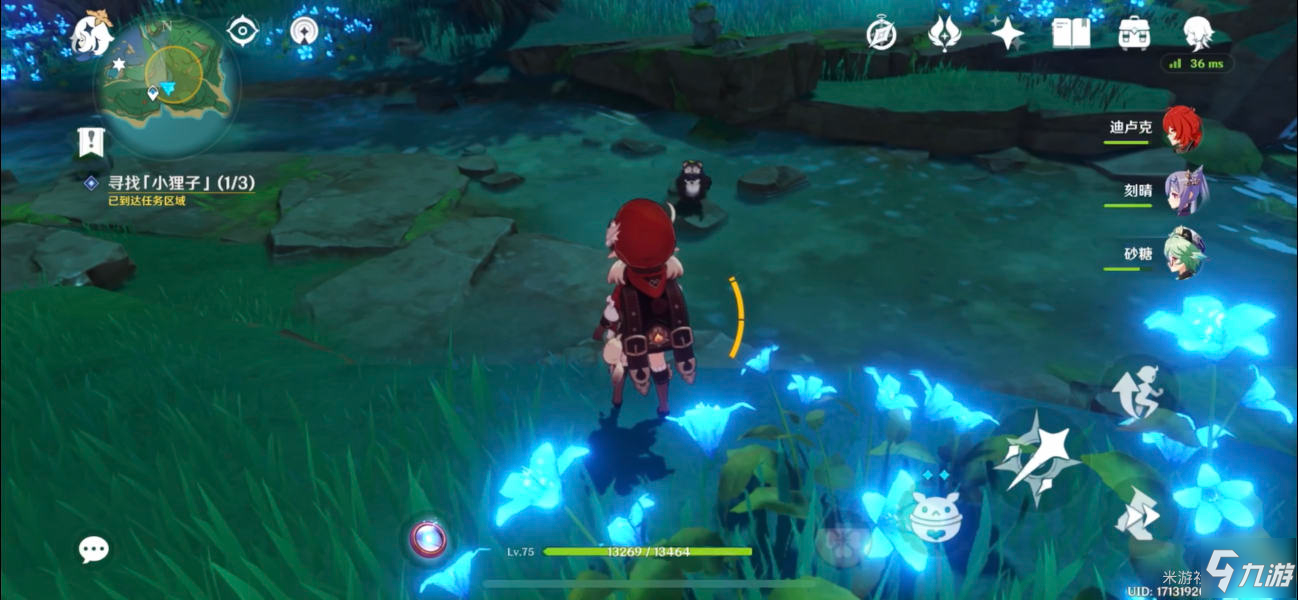This screenshot has width=1298, height=600.
Task: Switch to party member 砂糖
Action: 1183,254
